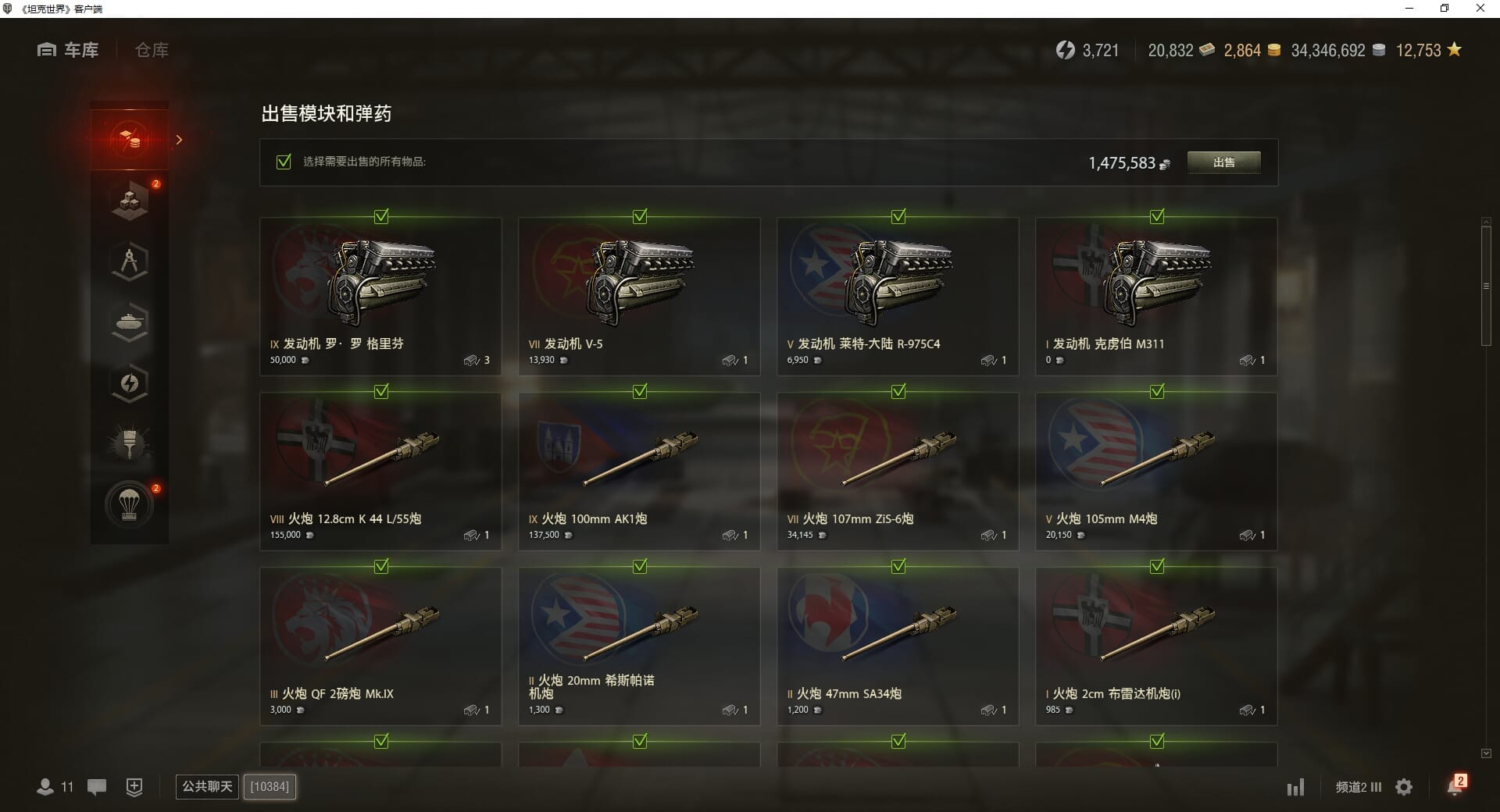
Task: Select the 107mm ZiS-6 gun card
Action: (x=897, y=472)
